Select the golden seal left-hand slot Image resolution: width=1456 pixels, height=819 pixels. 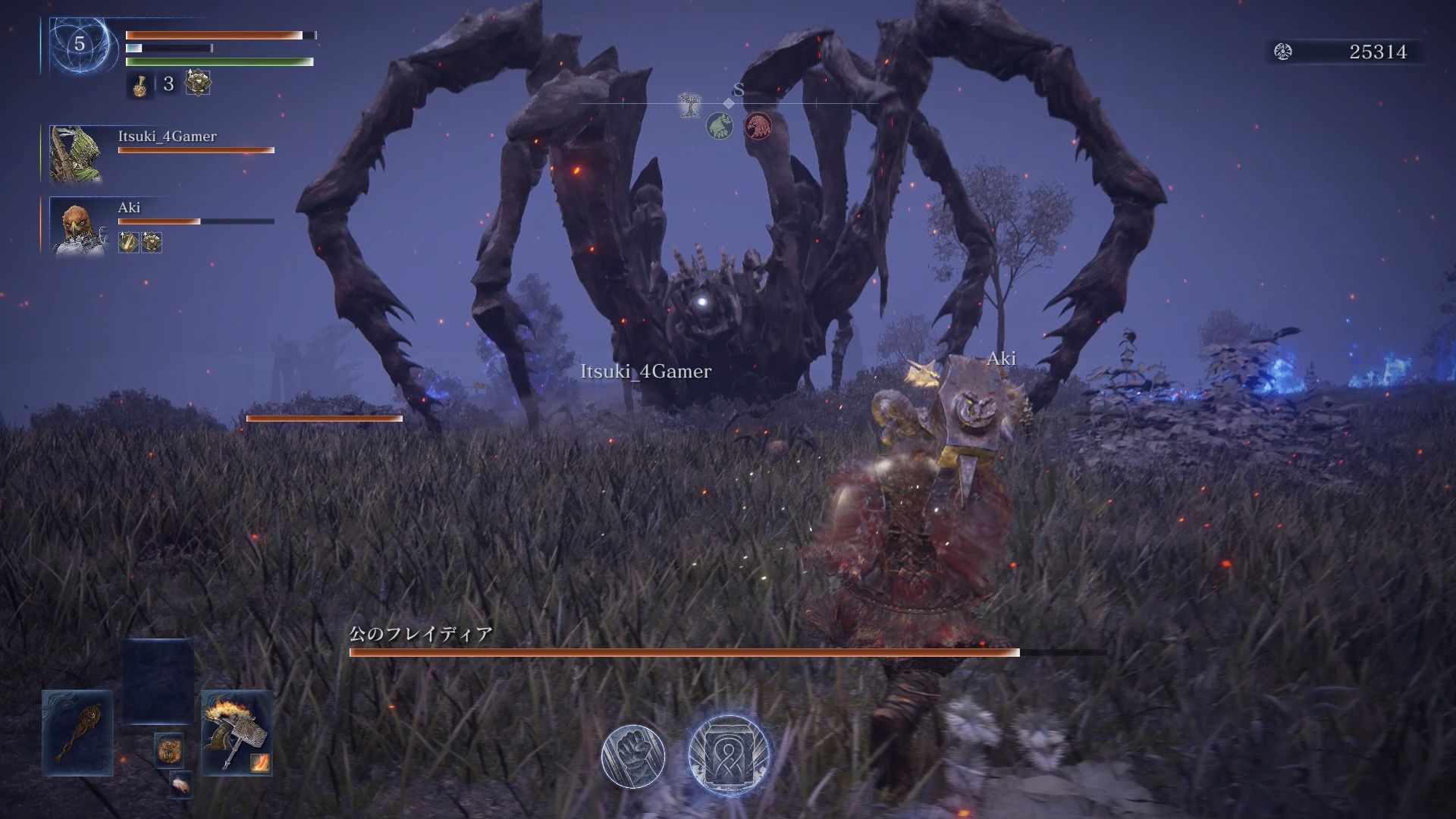[77, 733]
